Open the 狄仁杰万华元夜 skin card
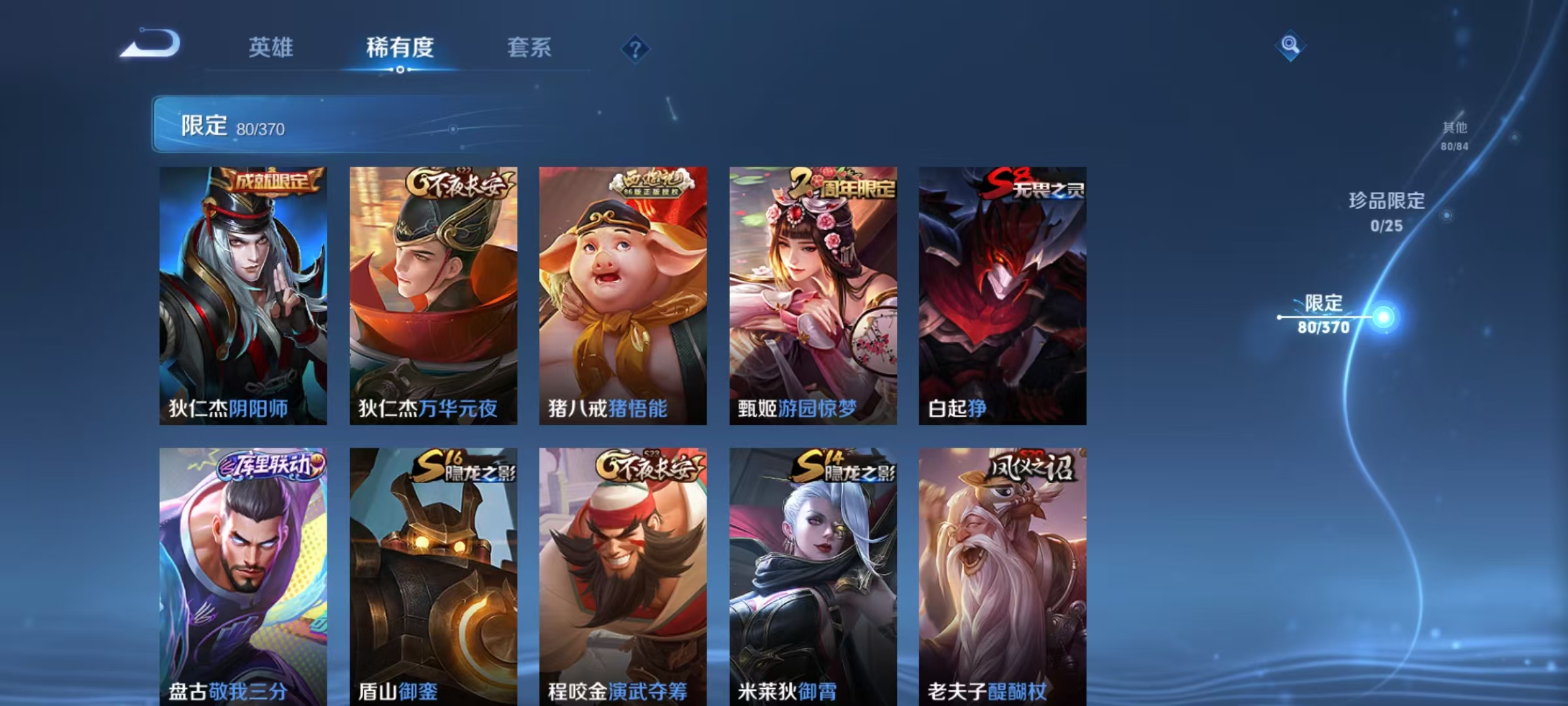 point(434,294)
